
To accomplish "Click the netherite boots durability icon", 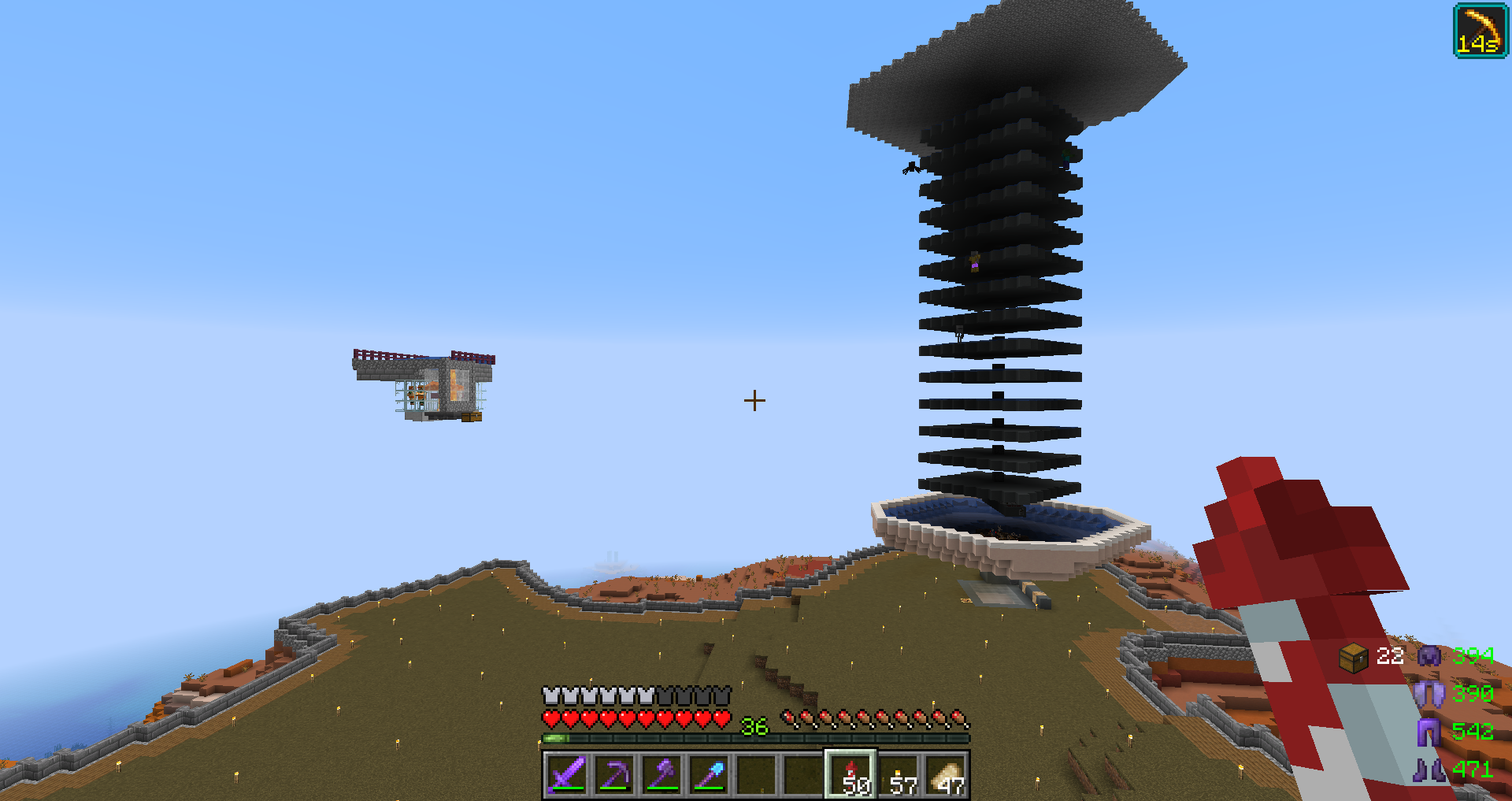I will [x=1429, y=769].
